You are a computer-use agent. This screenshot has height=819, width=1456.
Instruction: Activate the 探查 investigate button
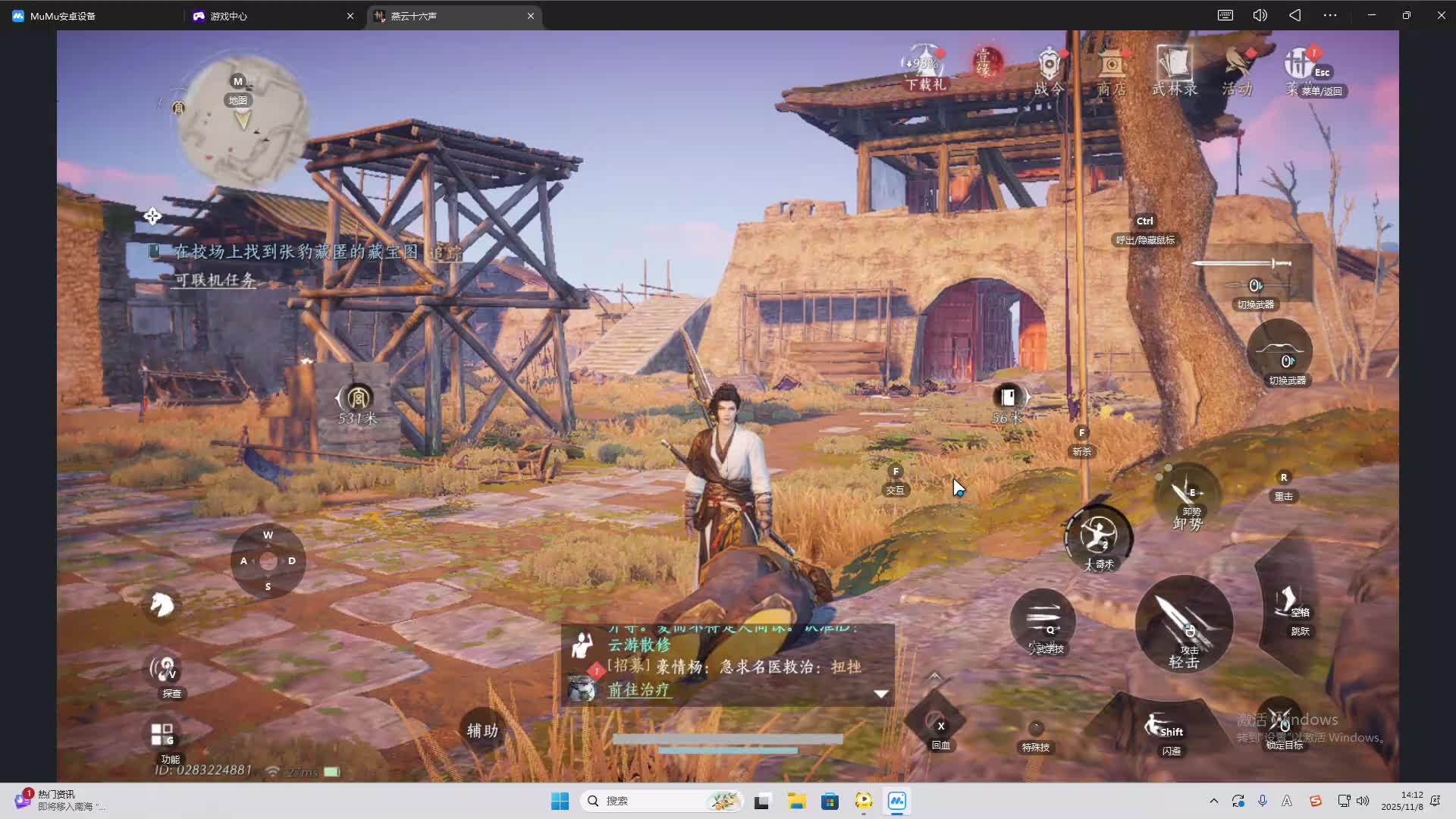(x=164, y=670)
